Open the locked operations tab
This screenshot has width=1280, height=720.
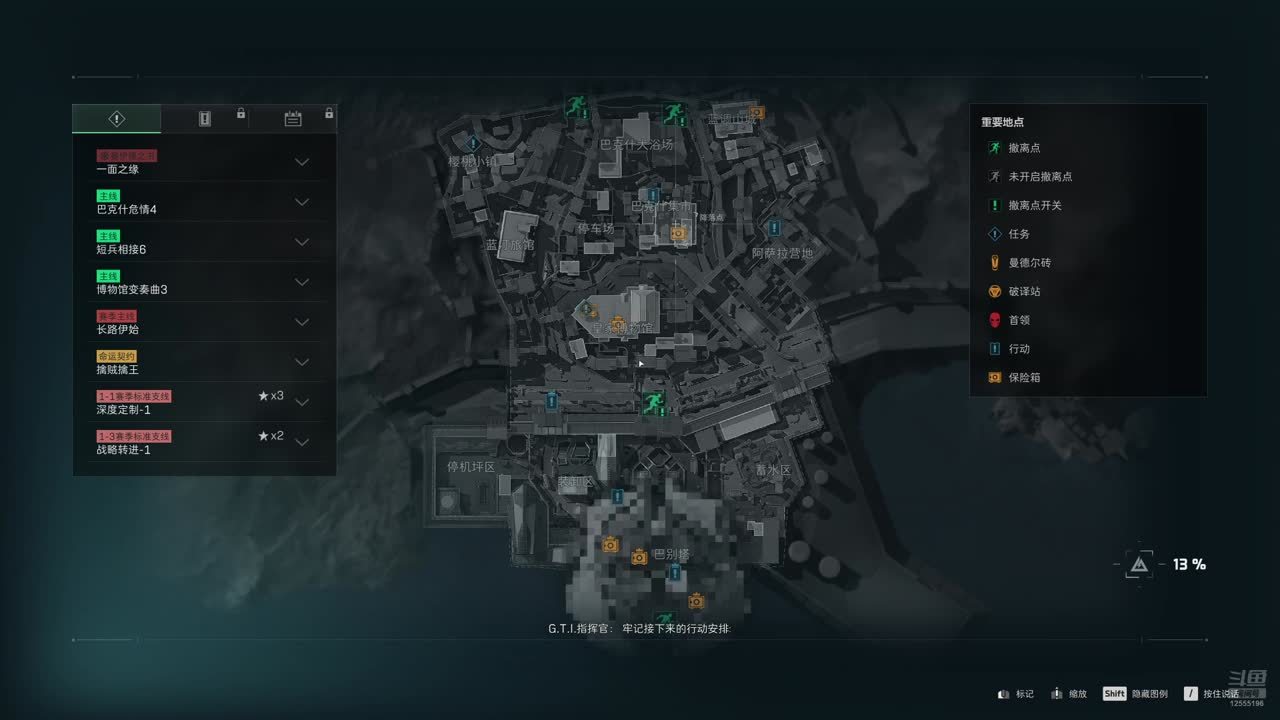point(205,119)
